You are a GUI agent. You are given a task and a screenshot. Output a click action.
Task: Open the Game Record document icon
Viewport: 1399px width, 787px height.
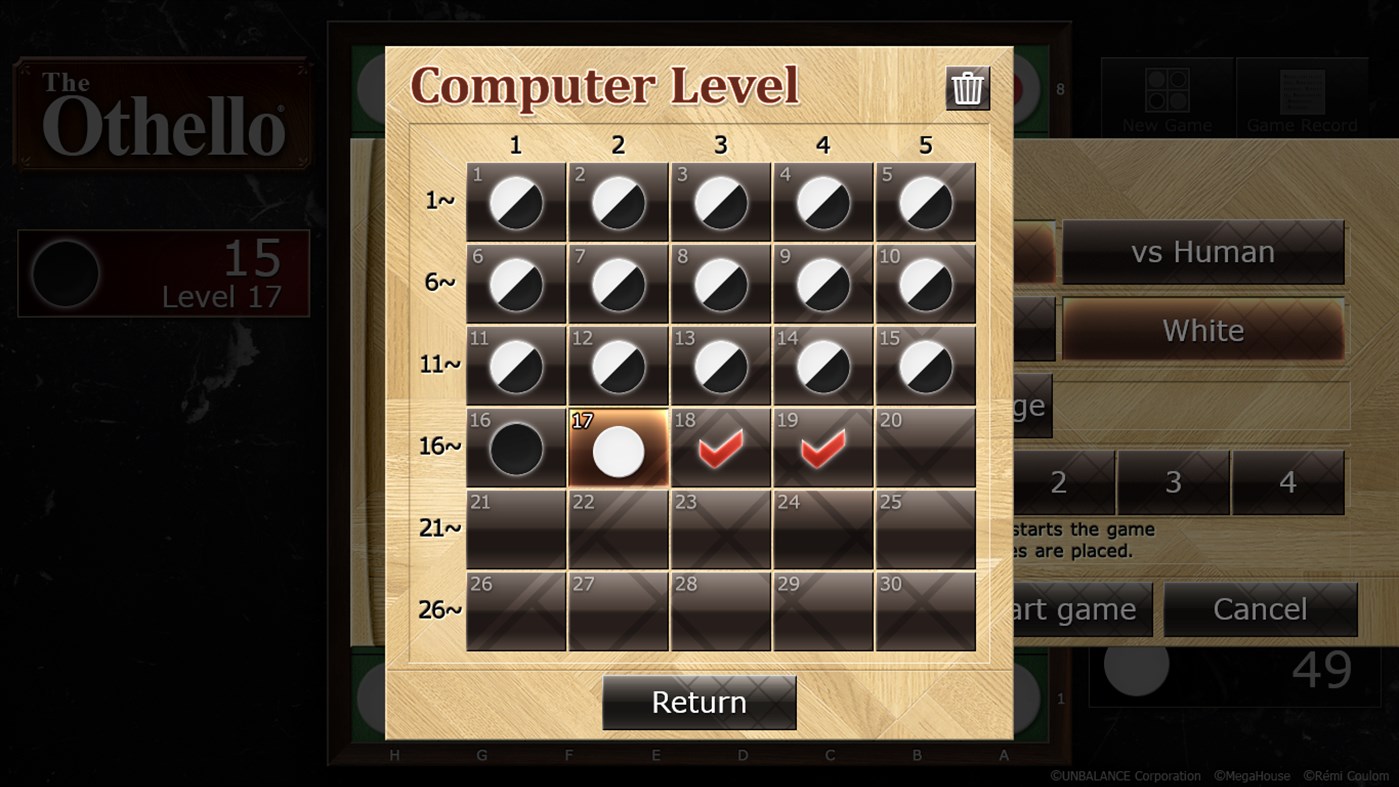[1301, 92]
